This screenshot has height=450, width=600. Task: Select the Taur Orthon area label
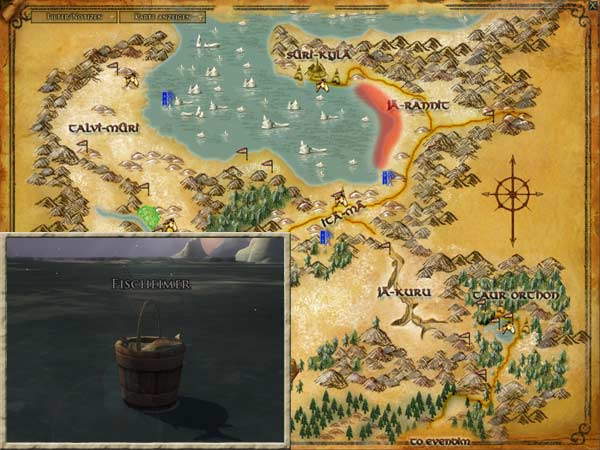(x=519, y=296)
